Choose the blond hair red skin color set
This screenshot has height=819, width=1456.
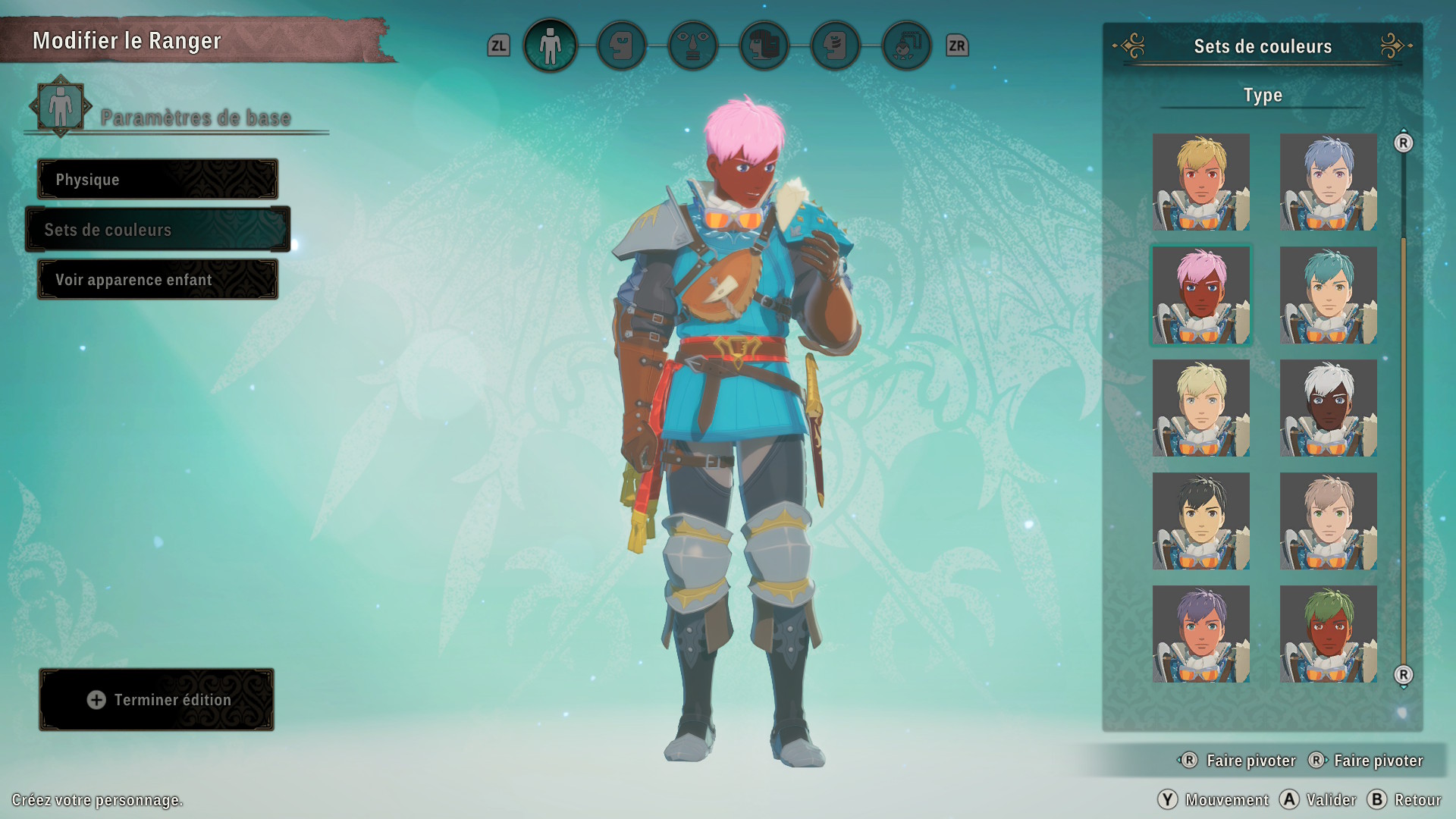[1200, 182]
